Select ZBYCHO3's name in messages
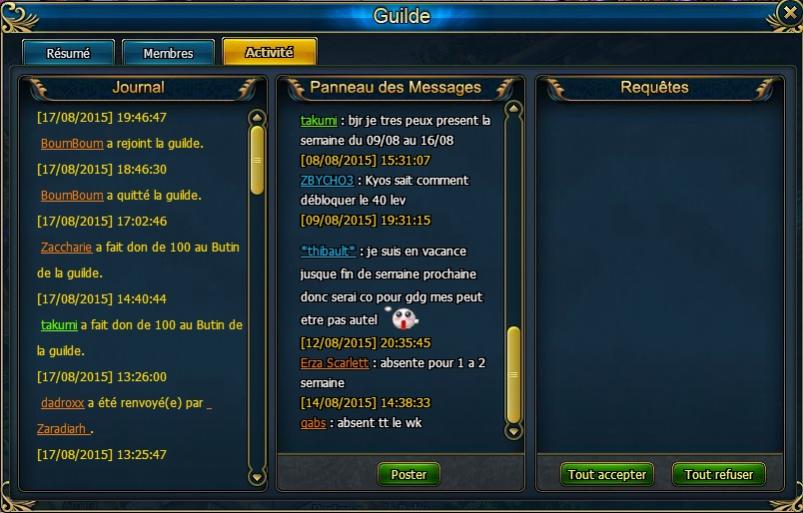 tap(326, 181)
